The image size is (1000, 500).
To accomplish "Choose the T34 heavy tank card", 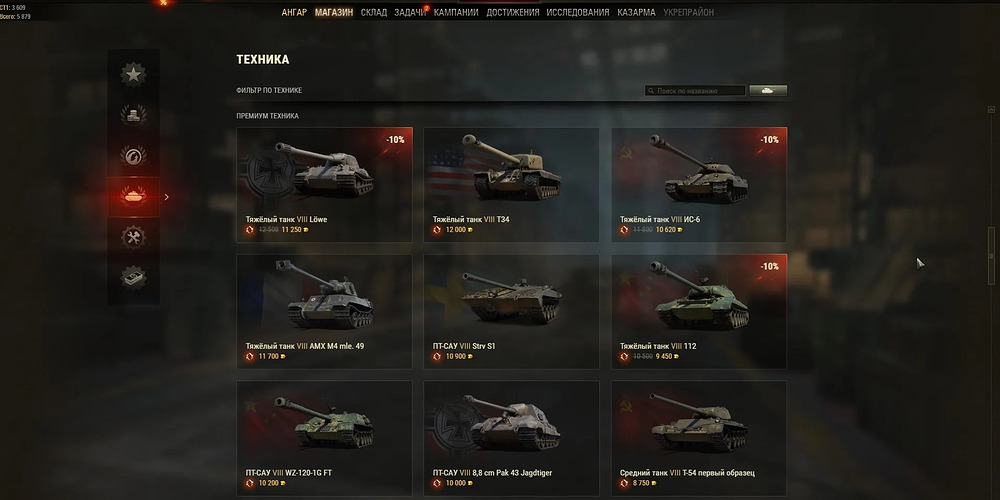I will click(511, 184).
